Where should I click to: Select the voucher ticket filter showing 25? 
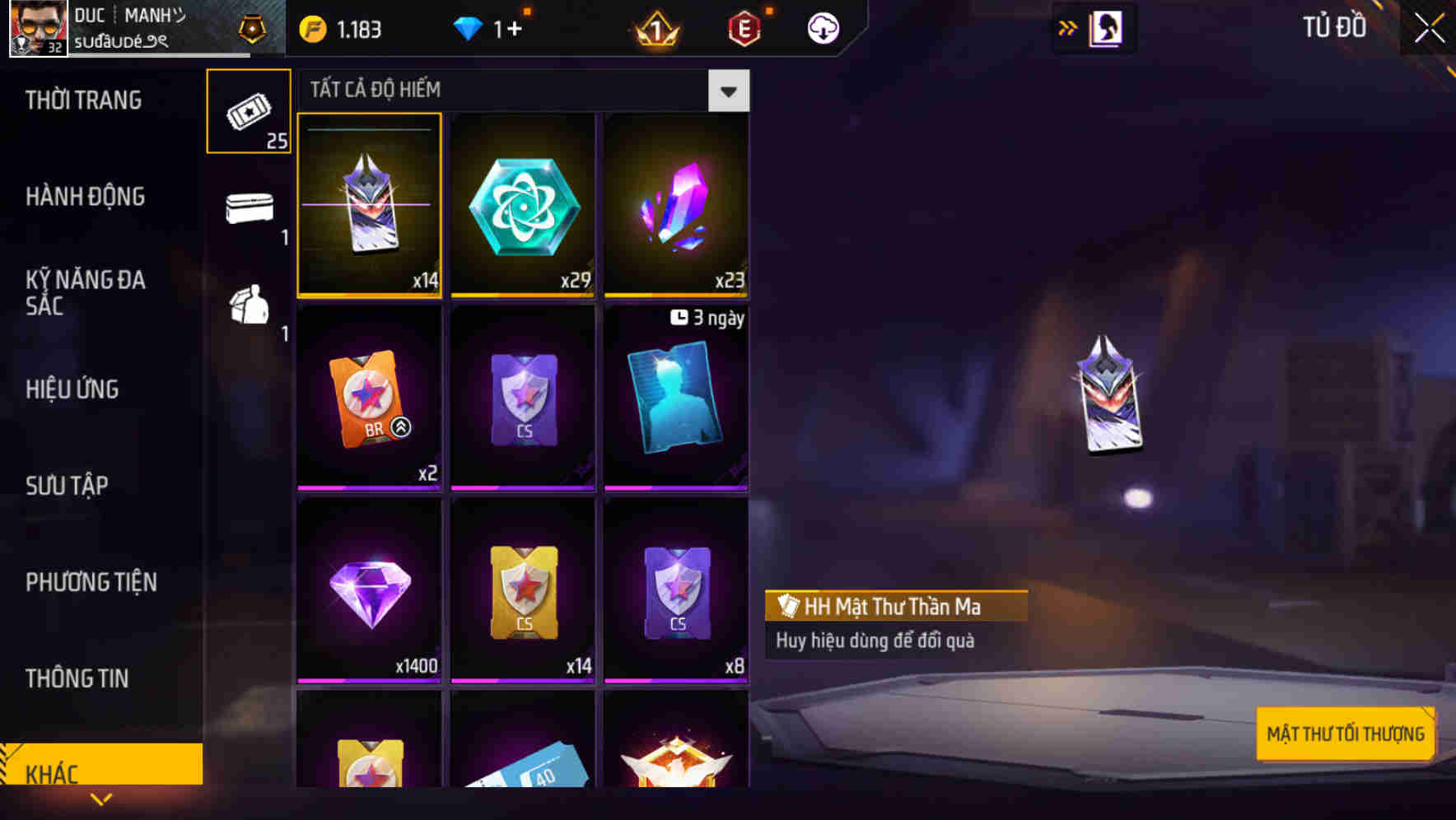click(x=248, y=111)
